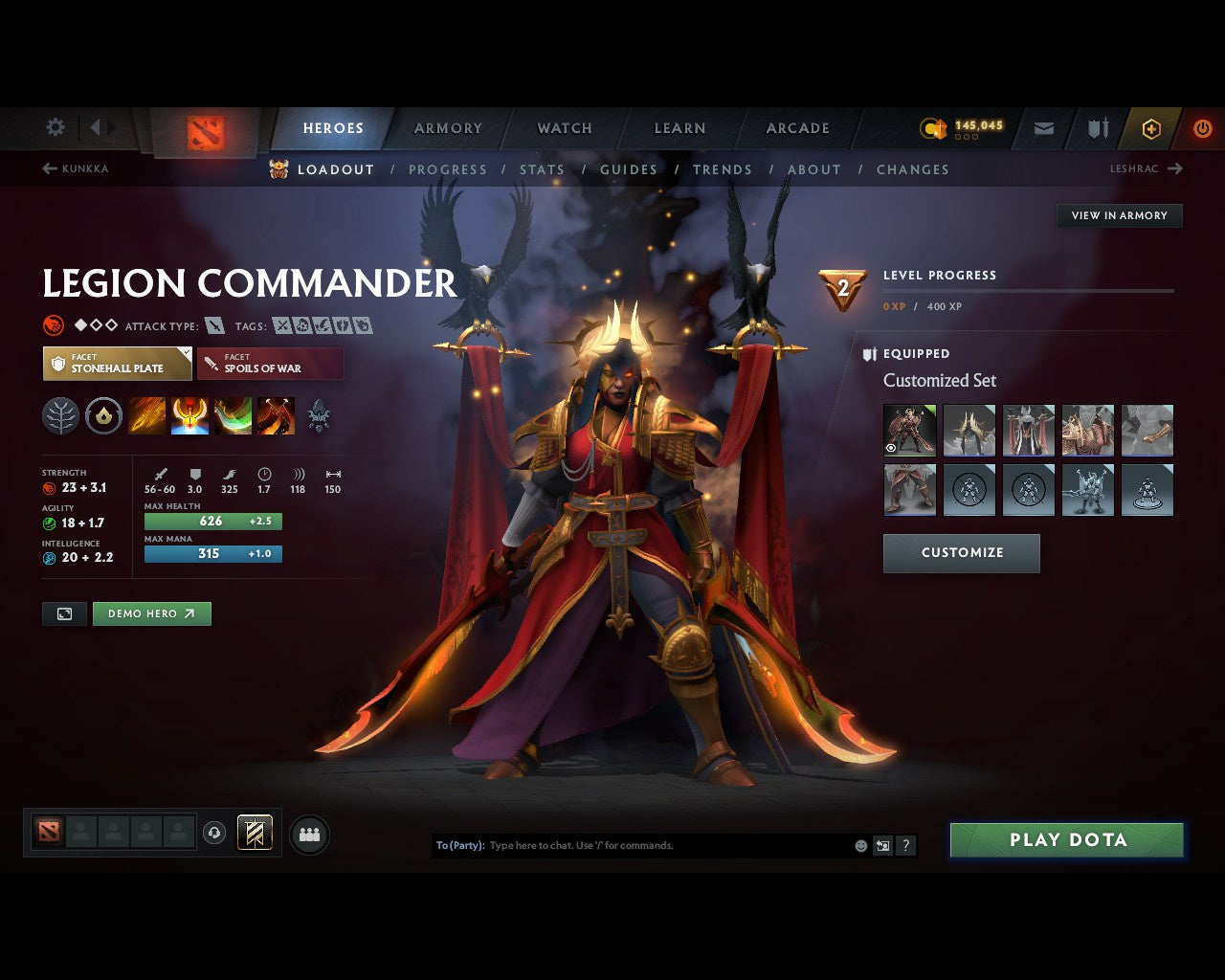Click the Level Progress XP bar

tap(1029, 292)
